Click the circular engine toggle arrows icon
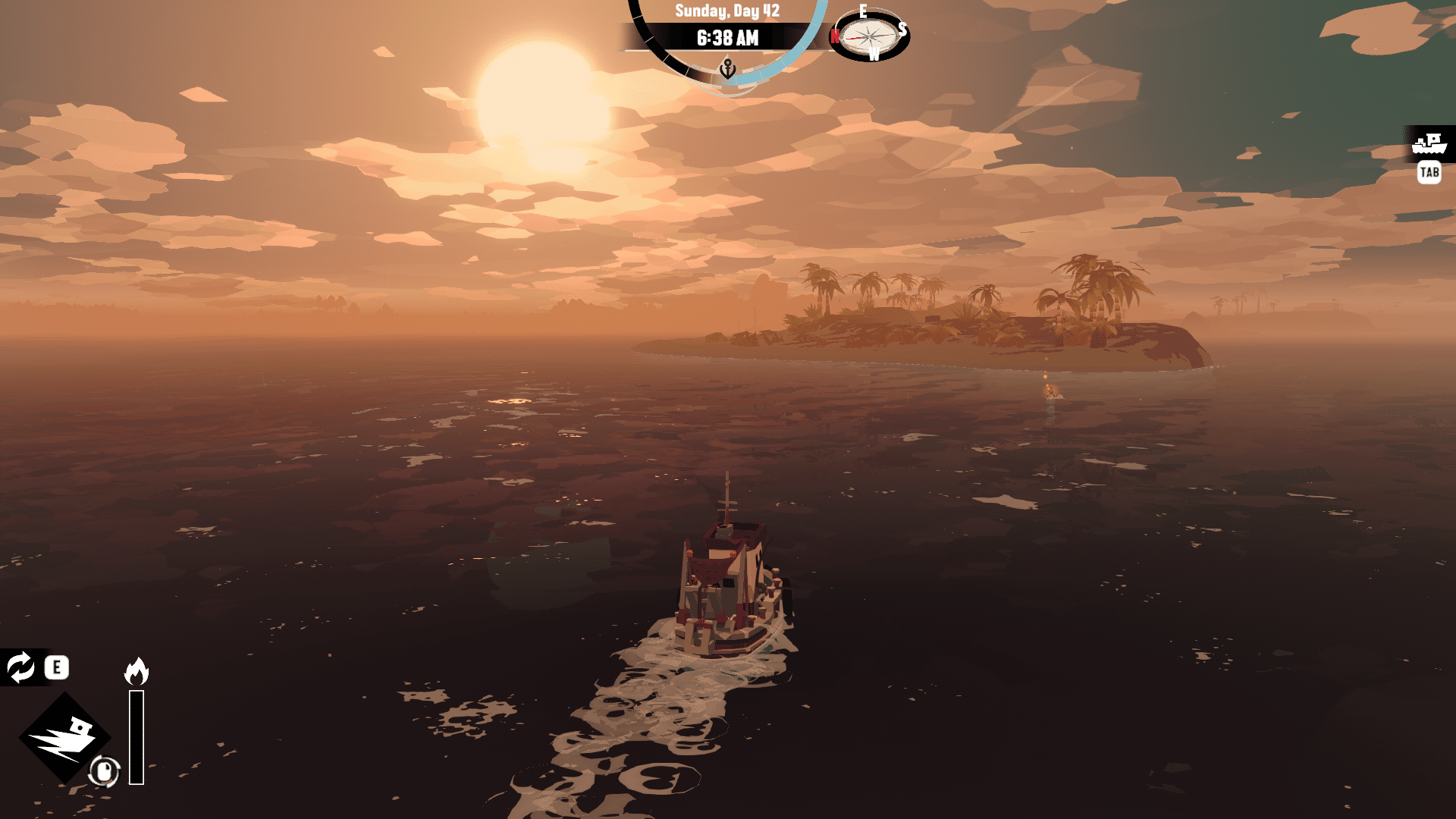 click(x=20, y=668)
